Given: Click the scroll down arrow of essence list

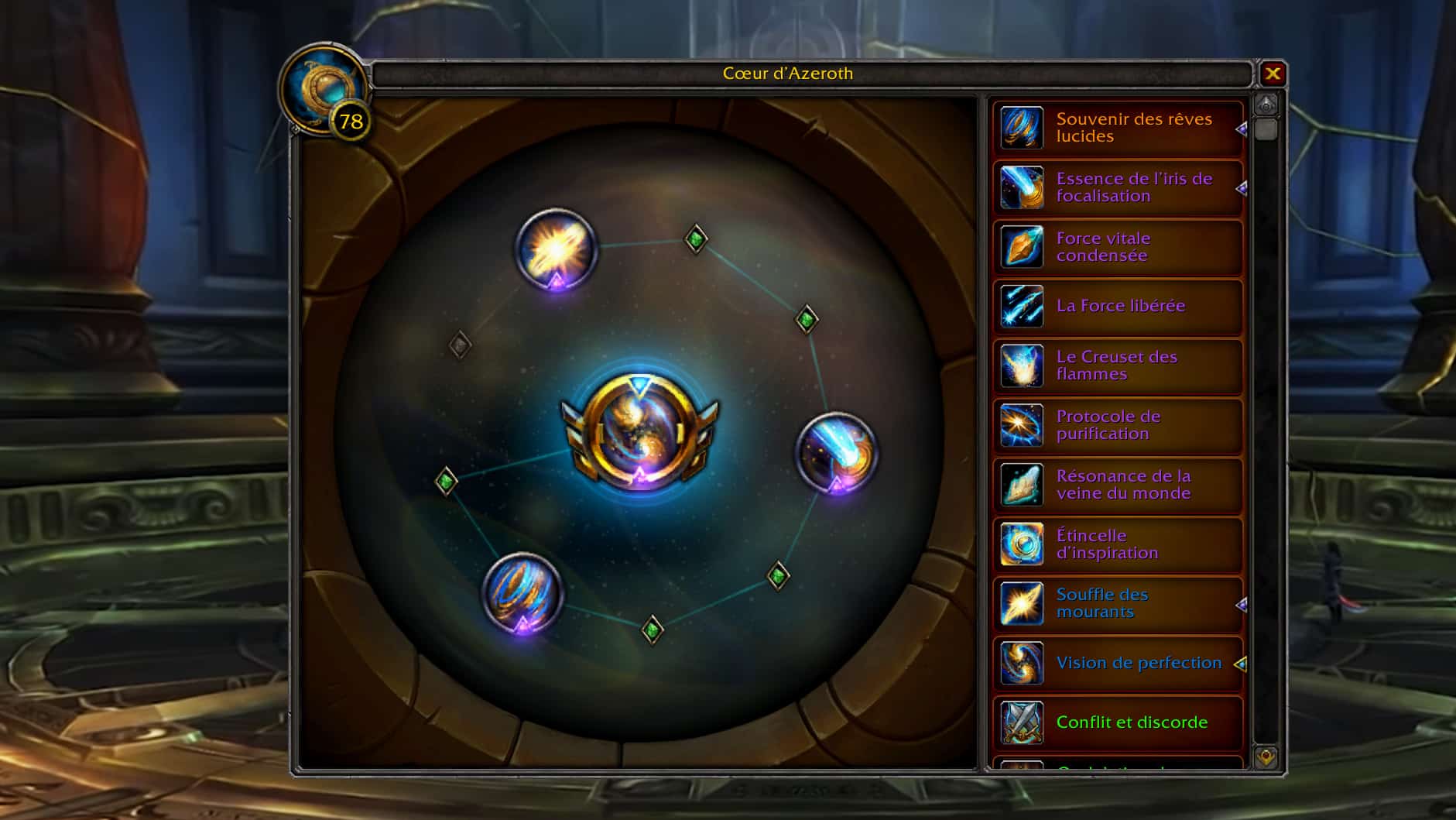Looking at the screenshot, I should 1266,757.
